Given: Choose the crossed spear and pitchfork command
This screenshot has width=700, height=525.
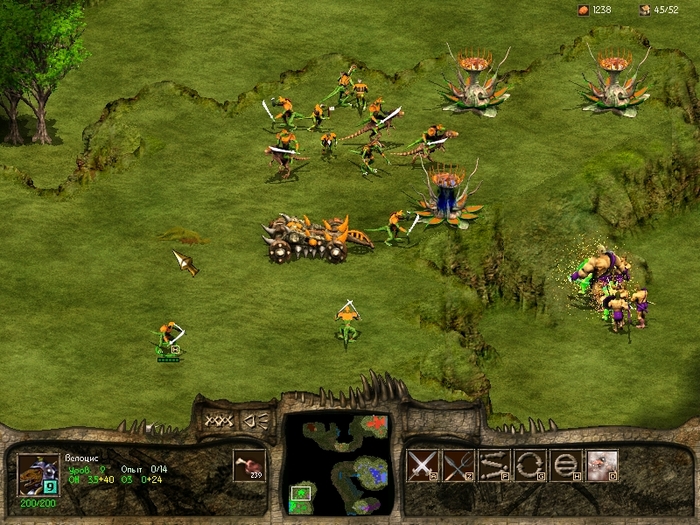Looking at the screenshot, I should tap(458, 465).
